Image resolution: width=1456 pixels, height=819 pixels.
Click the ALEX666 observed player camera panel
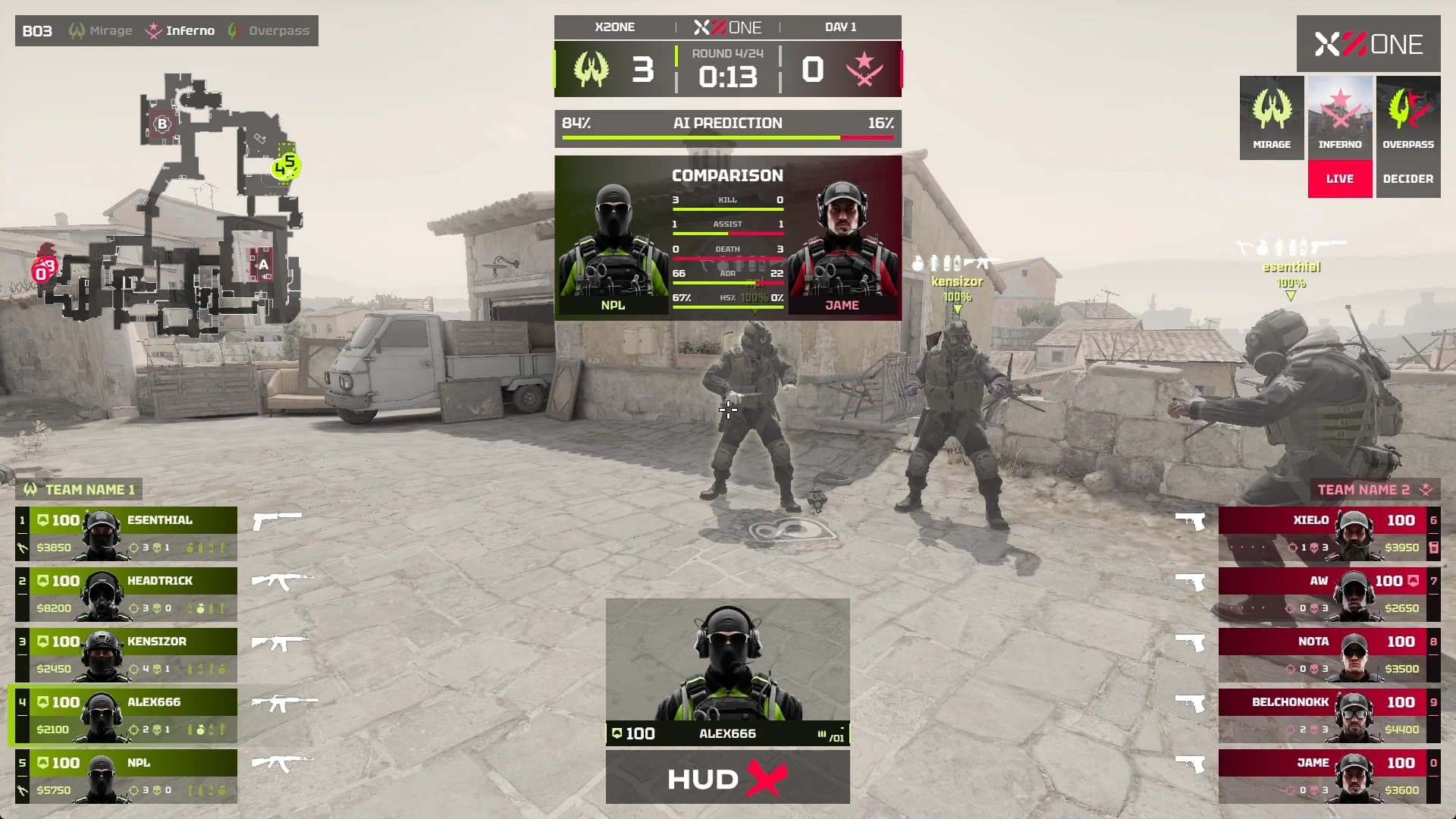[728, 671]
